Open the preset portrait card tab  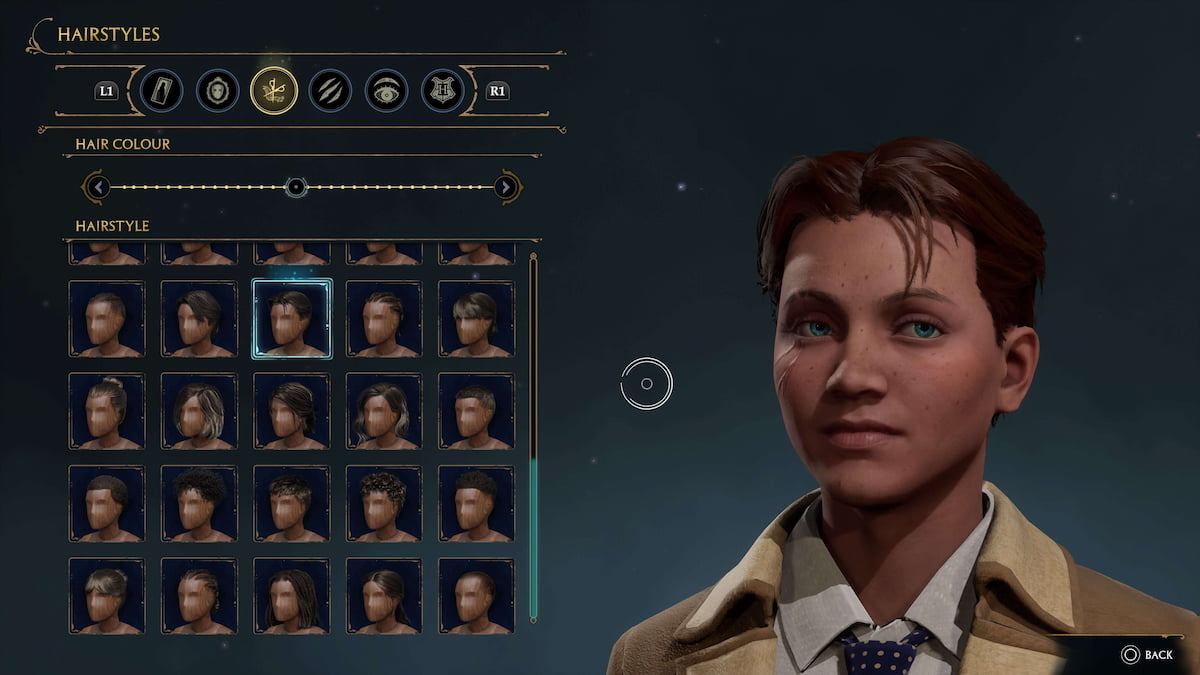pos(161,91)
